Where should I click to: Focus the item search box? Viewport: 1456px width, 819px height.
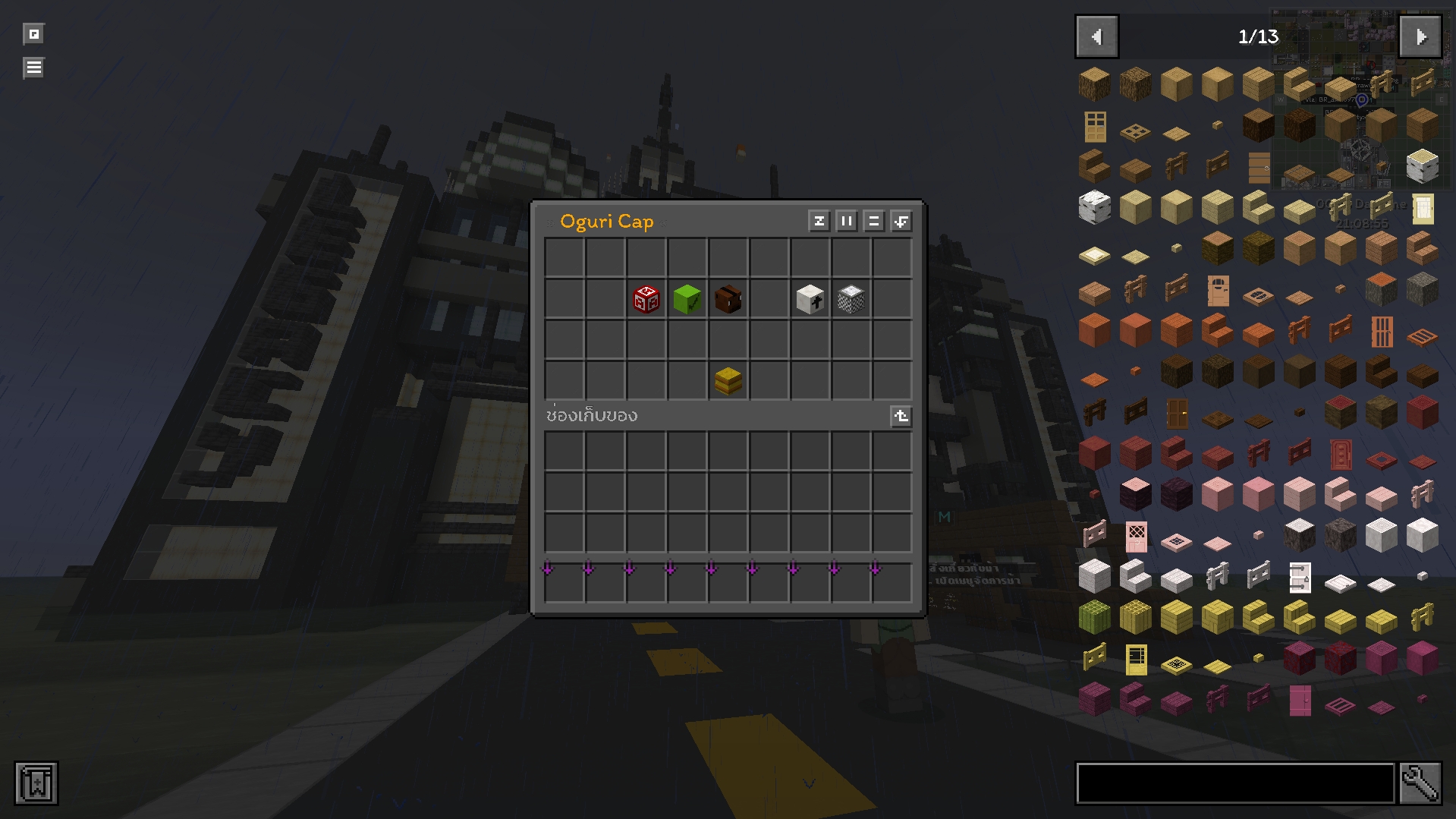[1235, 783]
